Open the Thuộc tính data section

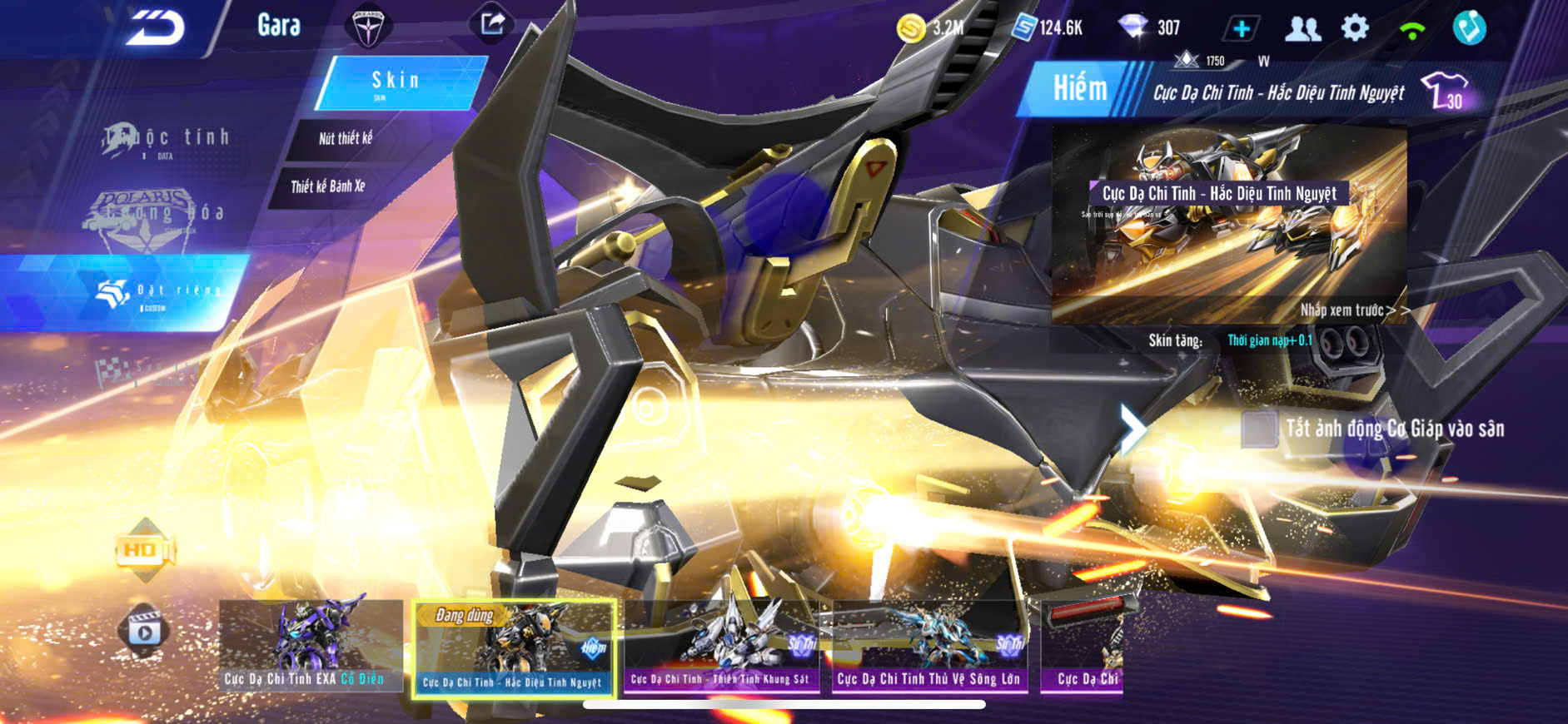point(167,140)
